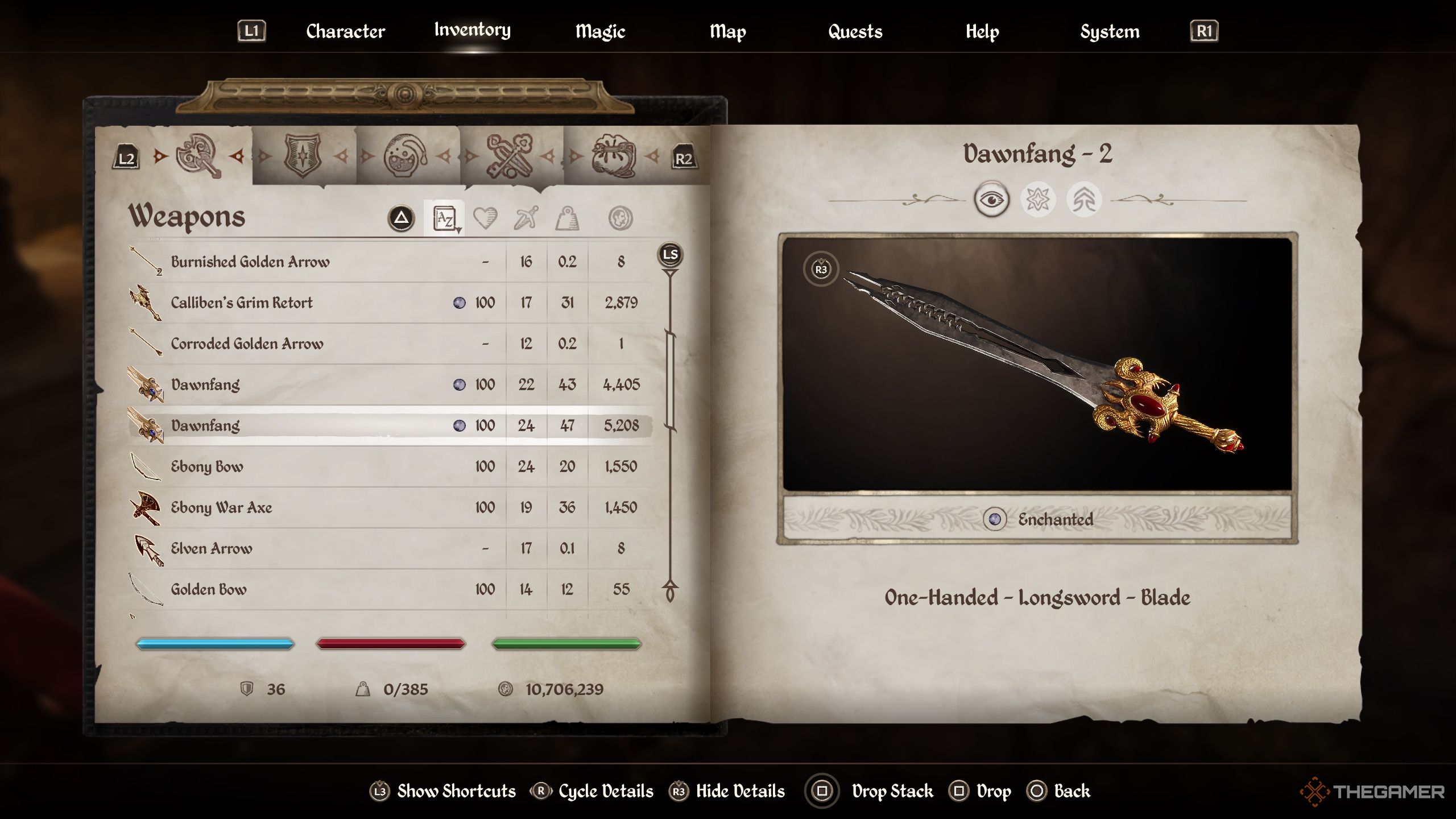
Task: Sort weapons by gold value coin icon
Action: [x=620, y=218]
